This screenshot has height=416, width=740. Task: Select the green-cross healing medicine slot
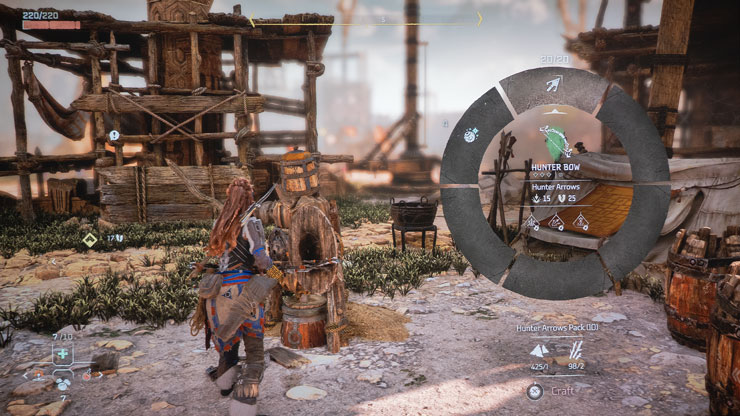coord(62,354)
